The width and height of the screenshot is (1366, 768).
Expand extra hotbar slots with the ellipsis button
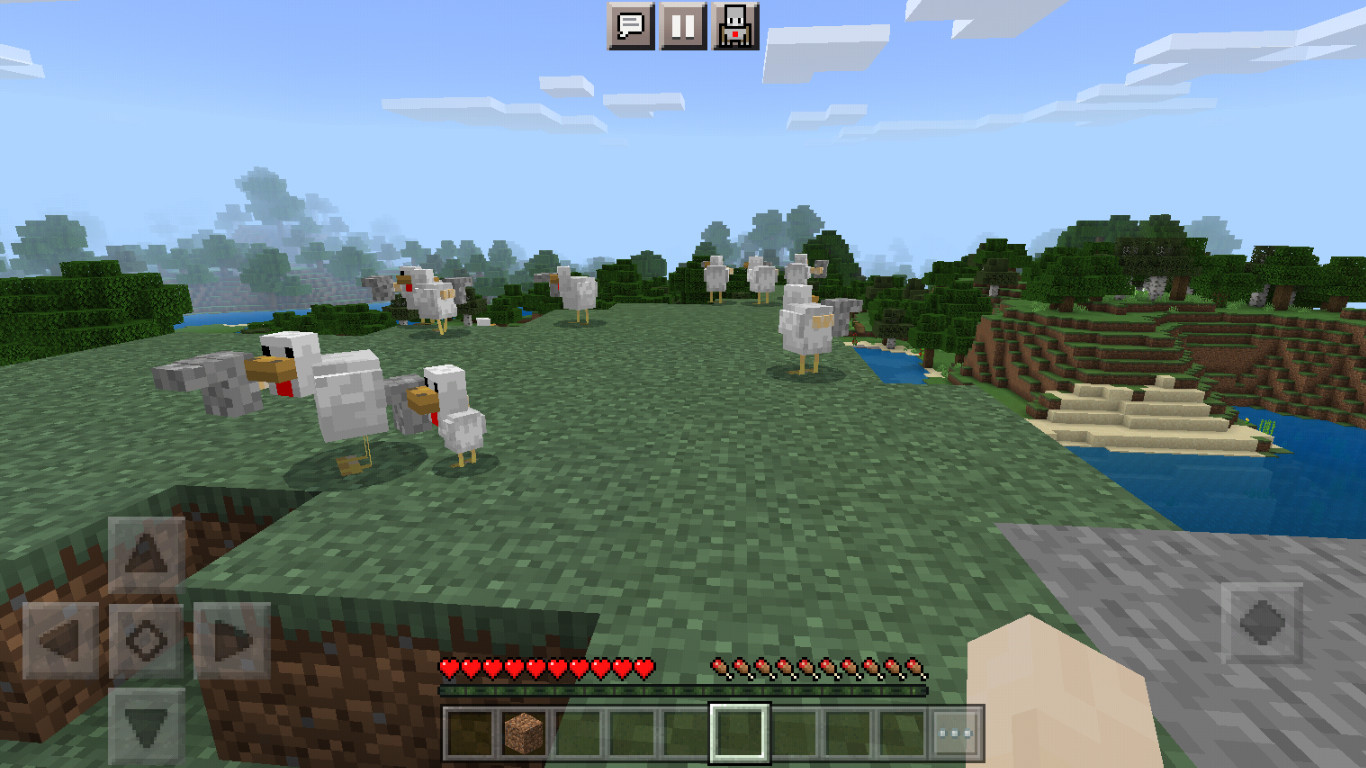click(x=955, y=733)
